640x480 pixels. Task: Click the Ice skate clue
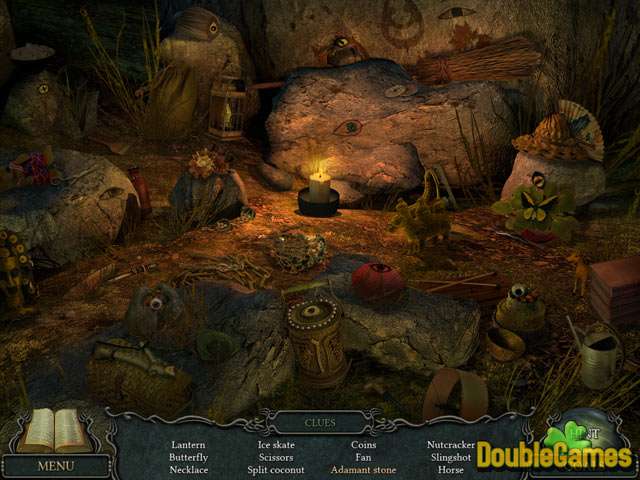point(276,443)
